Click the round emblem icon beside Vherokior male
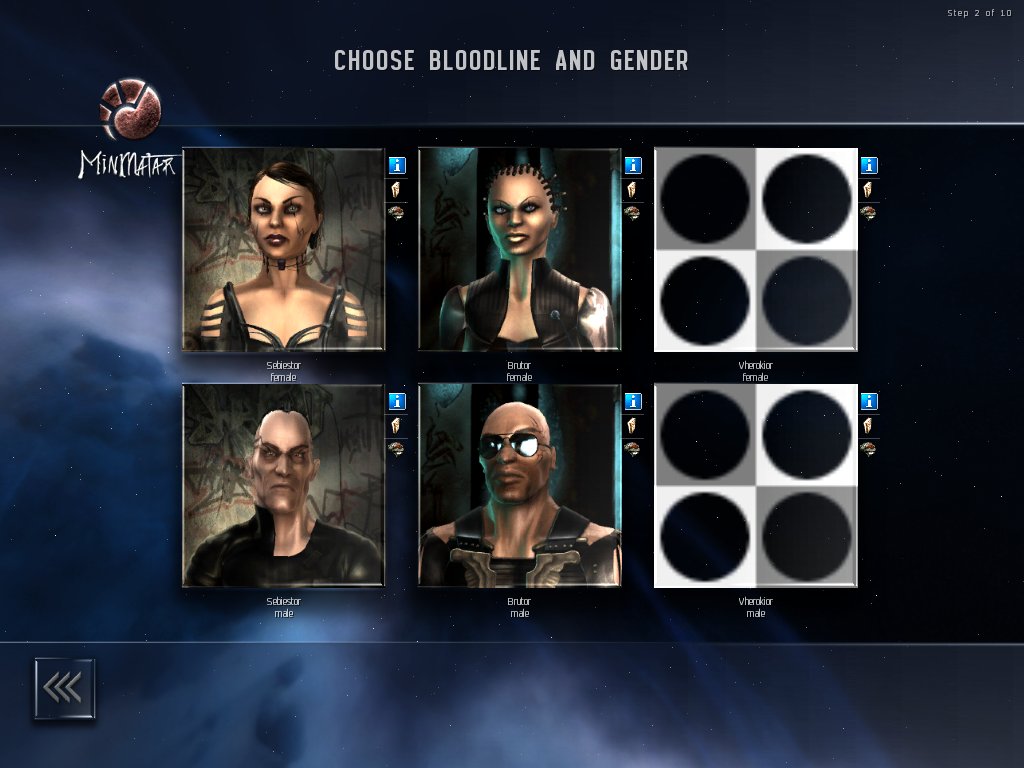 click(x=869, y=448)
